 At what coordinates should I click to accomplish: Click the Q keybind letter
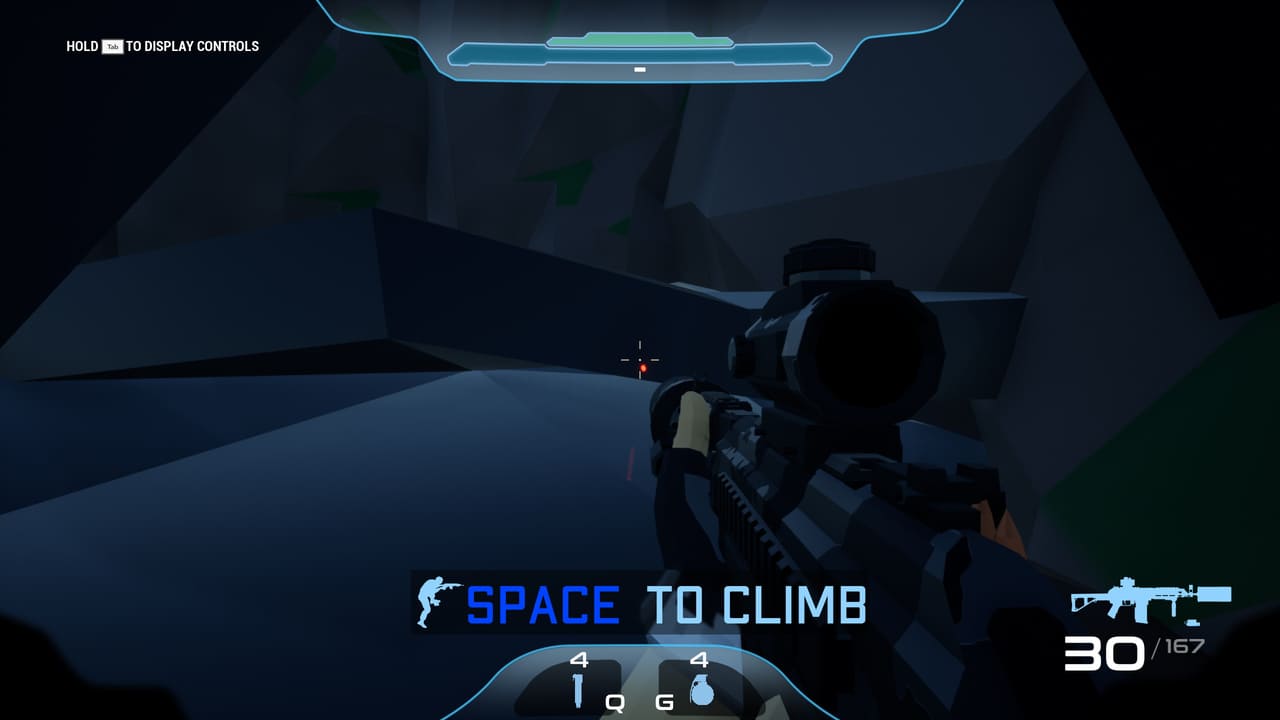point(616,703)
